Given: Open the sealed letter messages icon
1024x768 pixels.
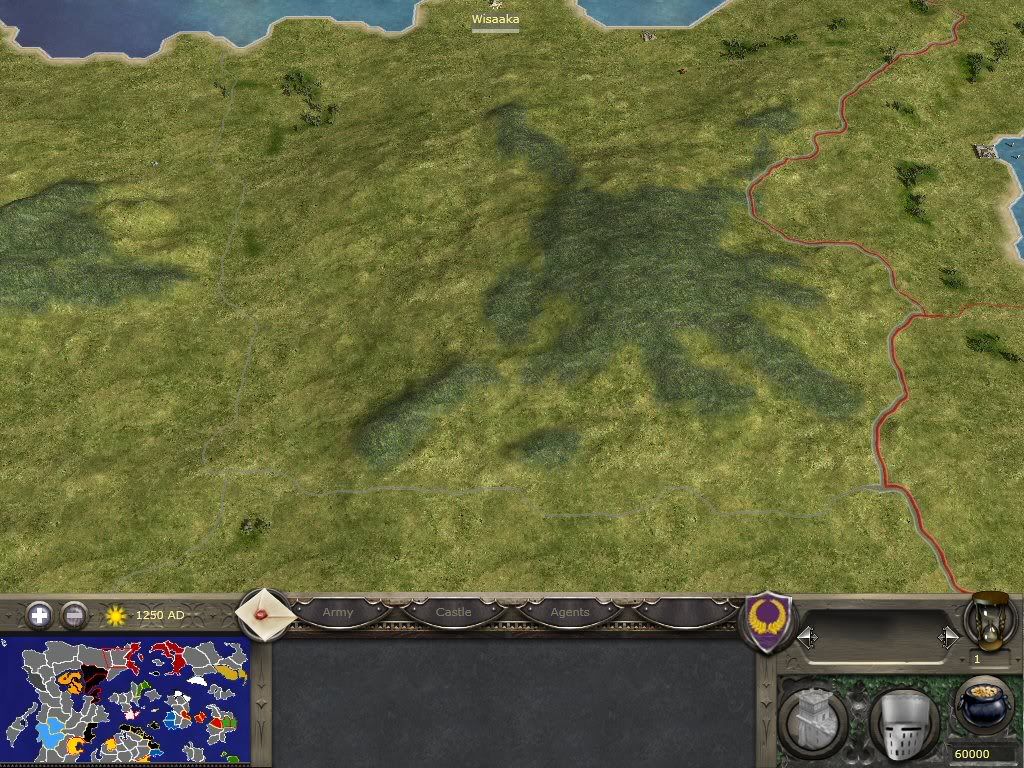Looking at the screenshot, I should (x=266, y=613).
